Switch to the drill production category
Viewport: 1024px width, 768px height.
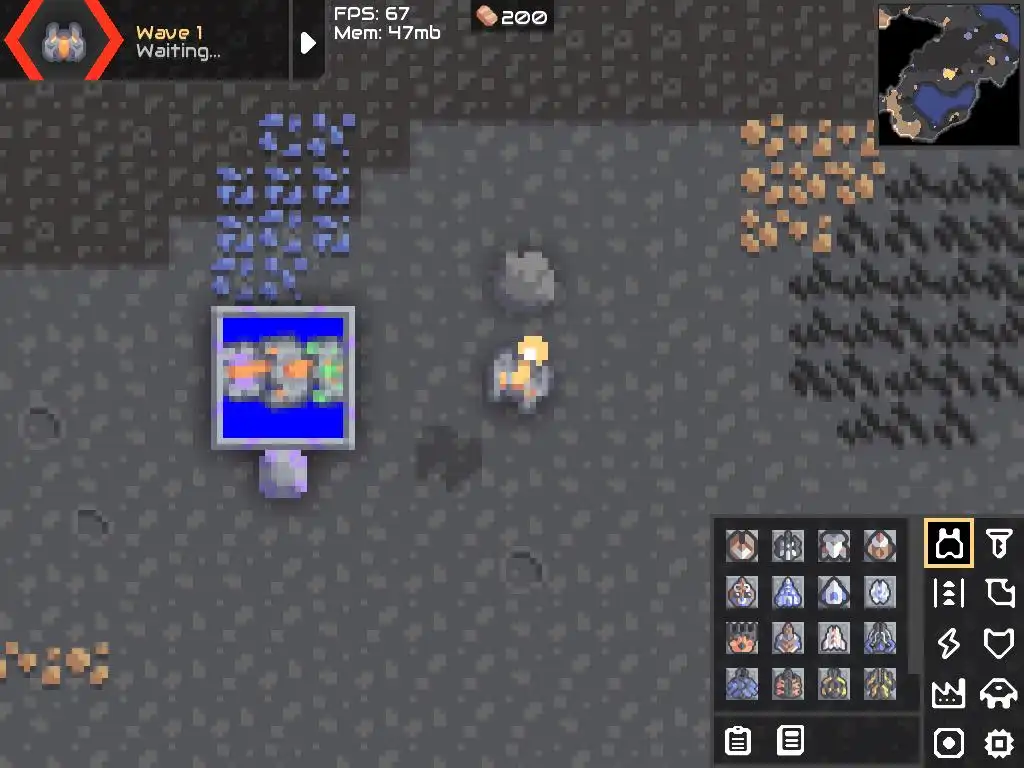click(x=998, y=543)
